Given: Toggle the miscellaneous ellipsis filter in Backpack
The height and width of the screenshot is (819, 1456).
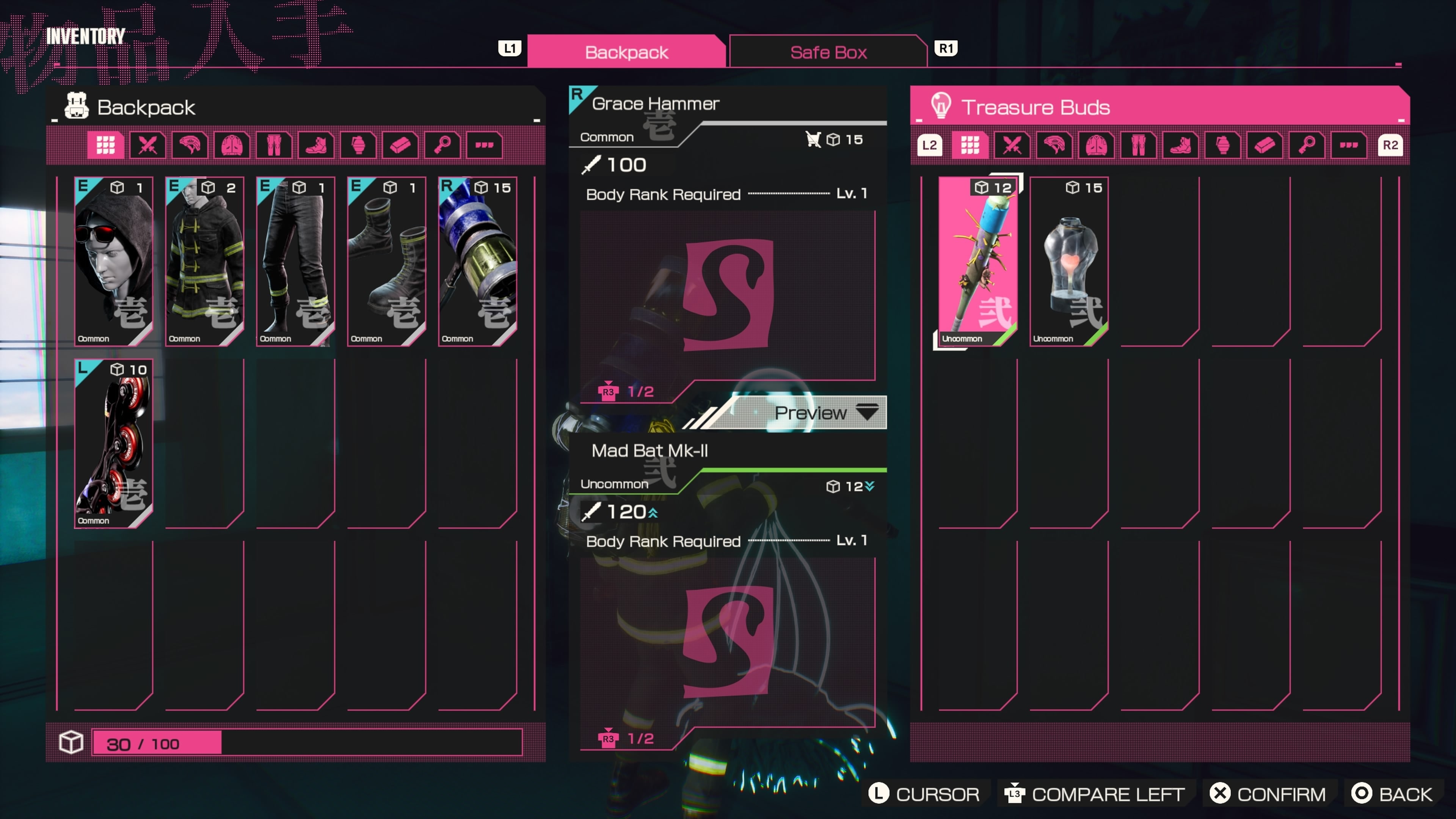Looking at the screenshot, I should 484,145.
